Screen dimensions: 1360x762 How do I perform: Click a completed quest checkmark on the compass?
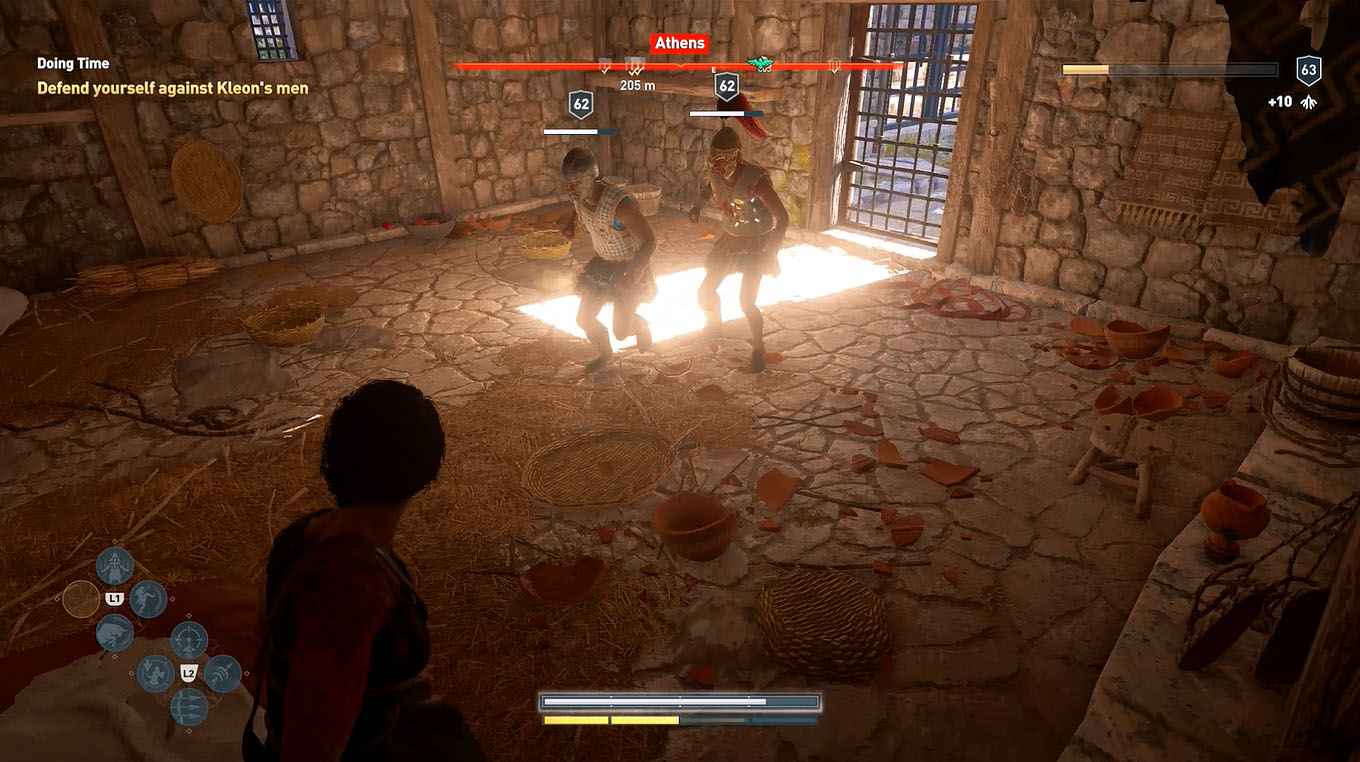[x=603, y=71]
